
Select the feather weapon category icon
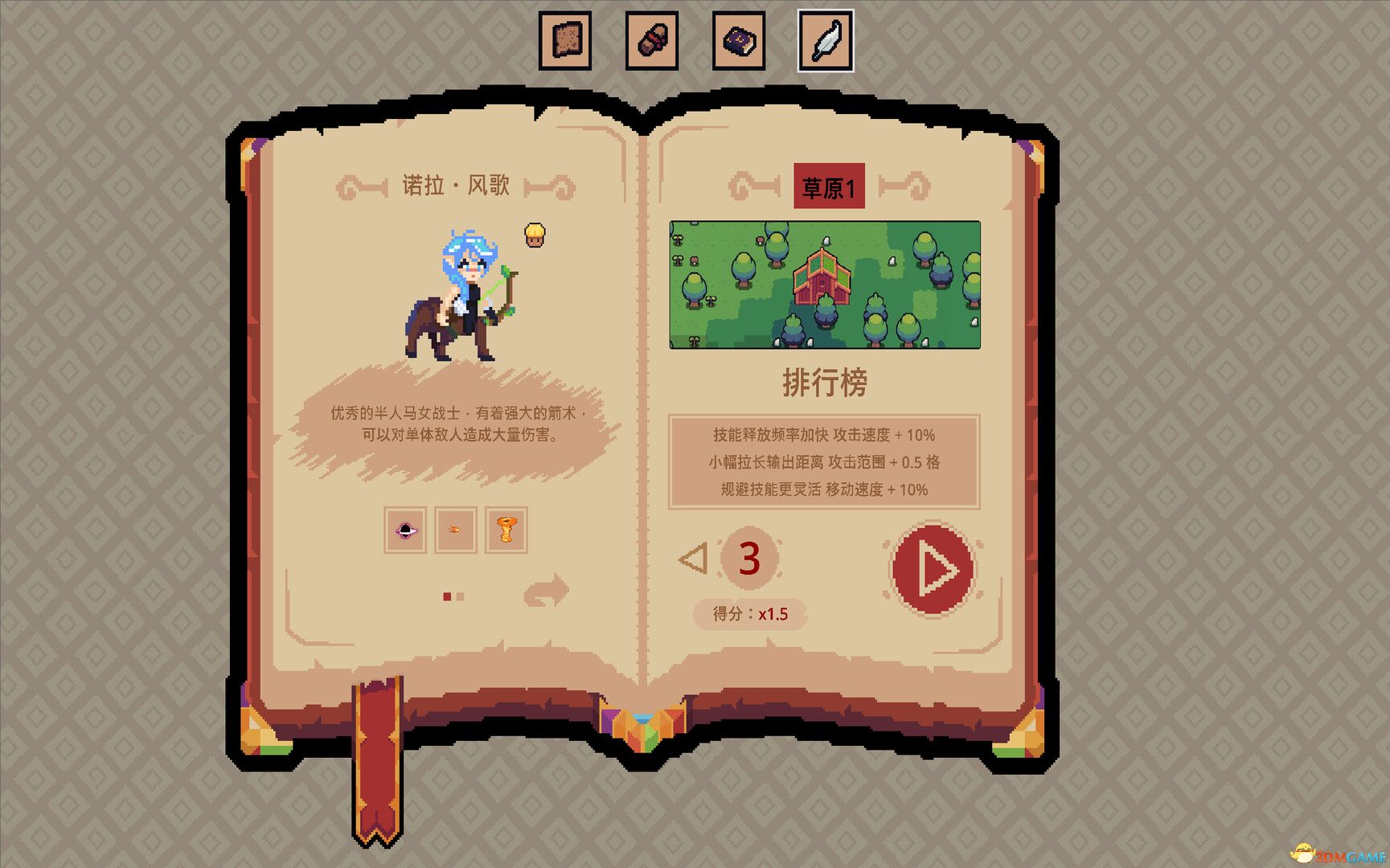[x=824, y=39]
